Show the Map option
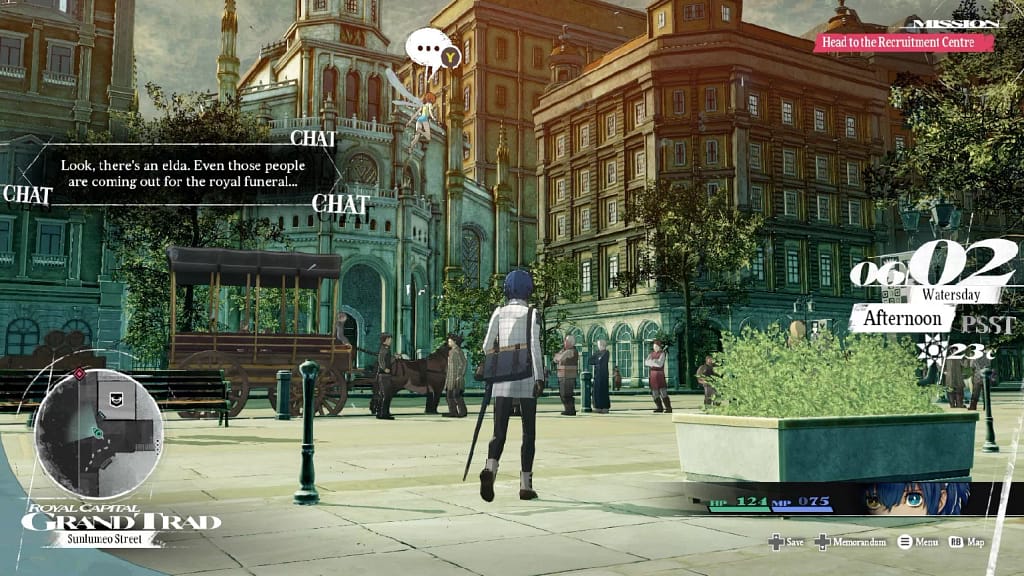This screenshot has height=576, width=1024. click(x=966, y=542)
